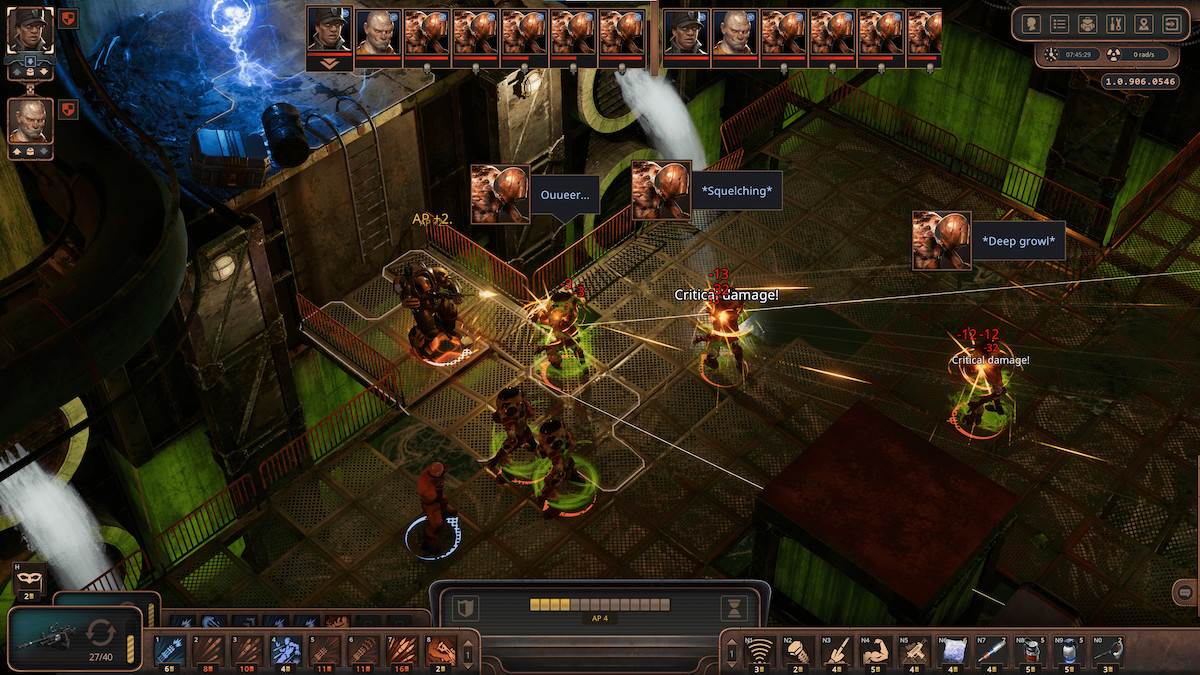Select the capped soldier party portrait
Viewport: 1200px width, 675px height.
coord(27,29)
